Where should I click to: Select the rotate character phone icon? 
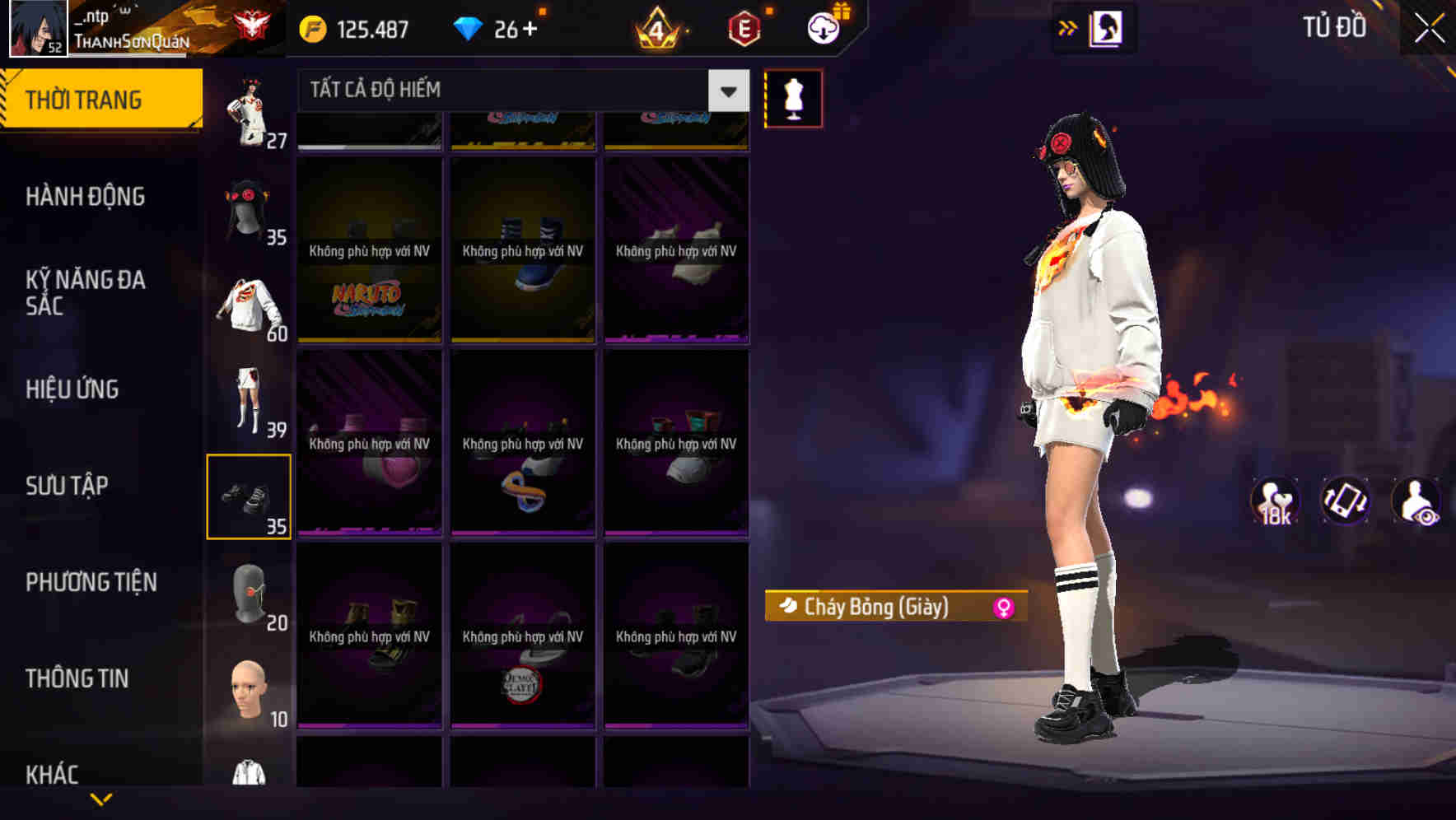(1345, 503)
